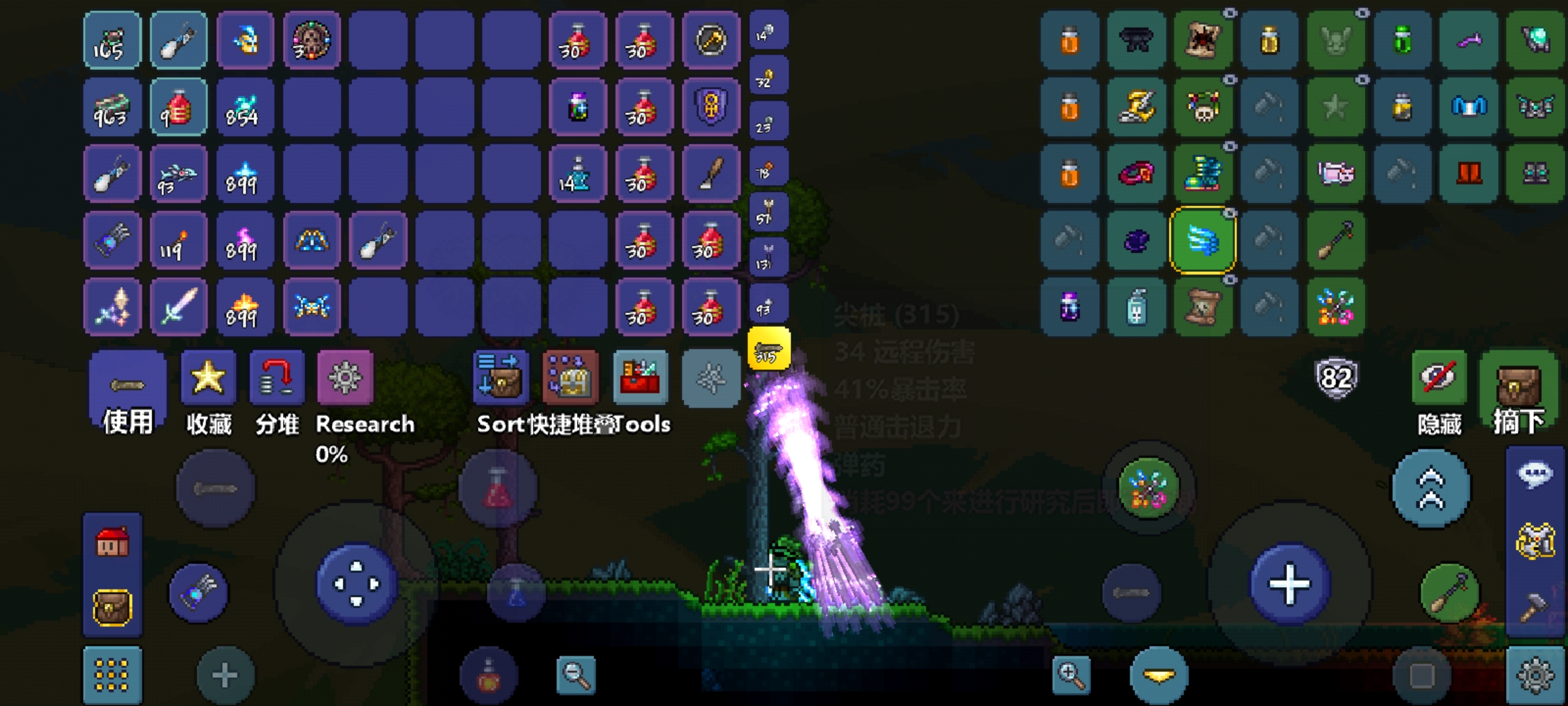Toggle the 隐藏 hide visibility button
The height and width of the screenshot is (706, 1568).
1439,378
